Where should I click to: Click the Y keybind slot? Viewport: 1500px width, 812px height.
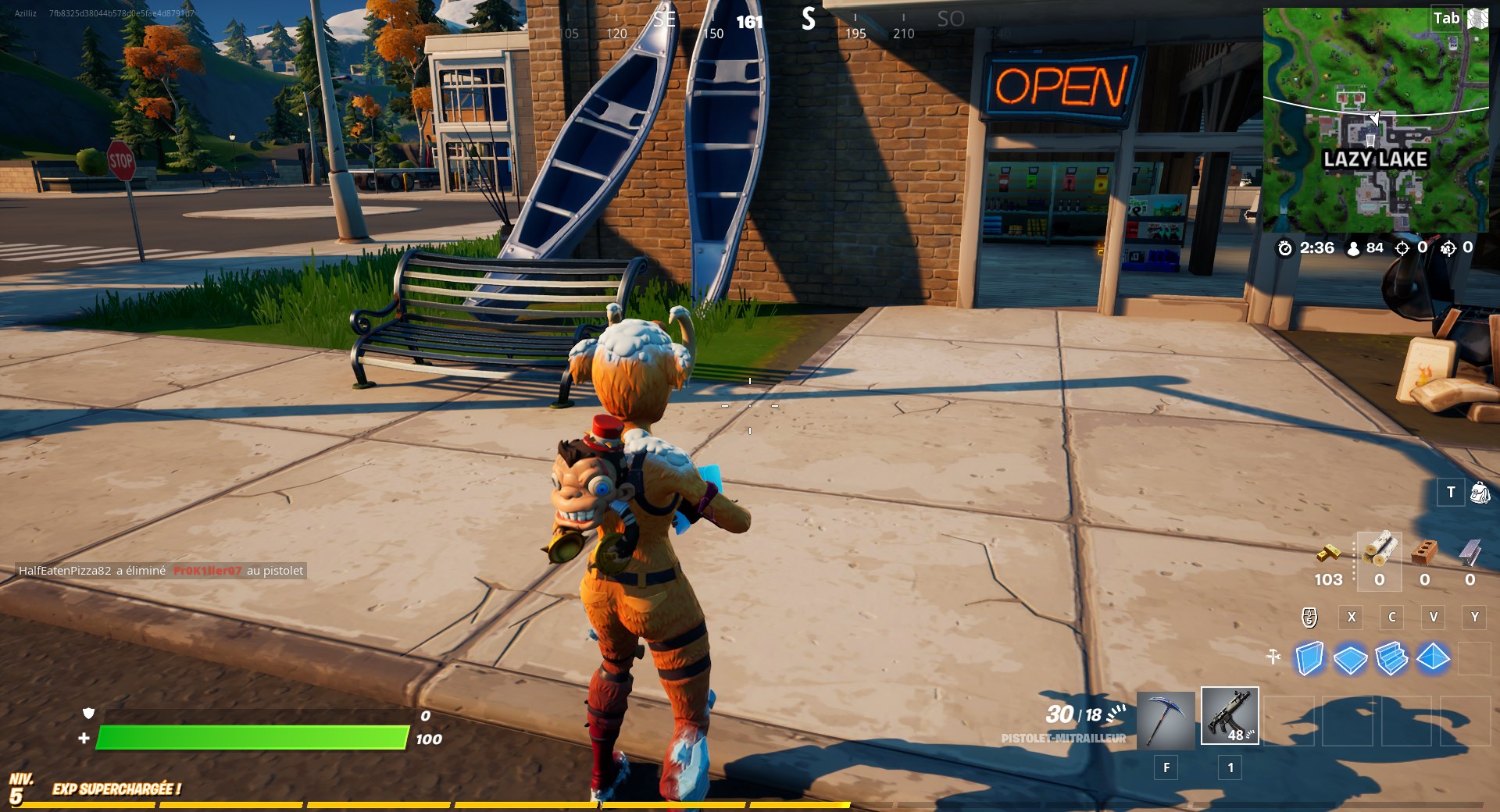(1473, 618)
